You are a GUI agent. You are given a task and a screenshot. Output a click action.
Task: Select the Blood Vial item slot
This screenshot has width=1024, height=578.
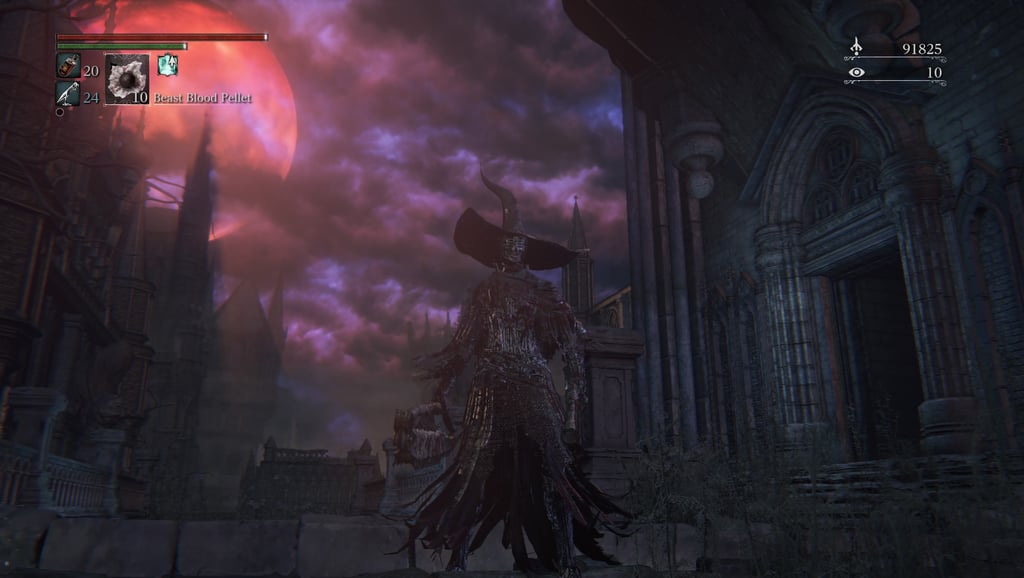67,66
